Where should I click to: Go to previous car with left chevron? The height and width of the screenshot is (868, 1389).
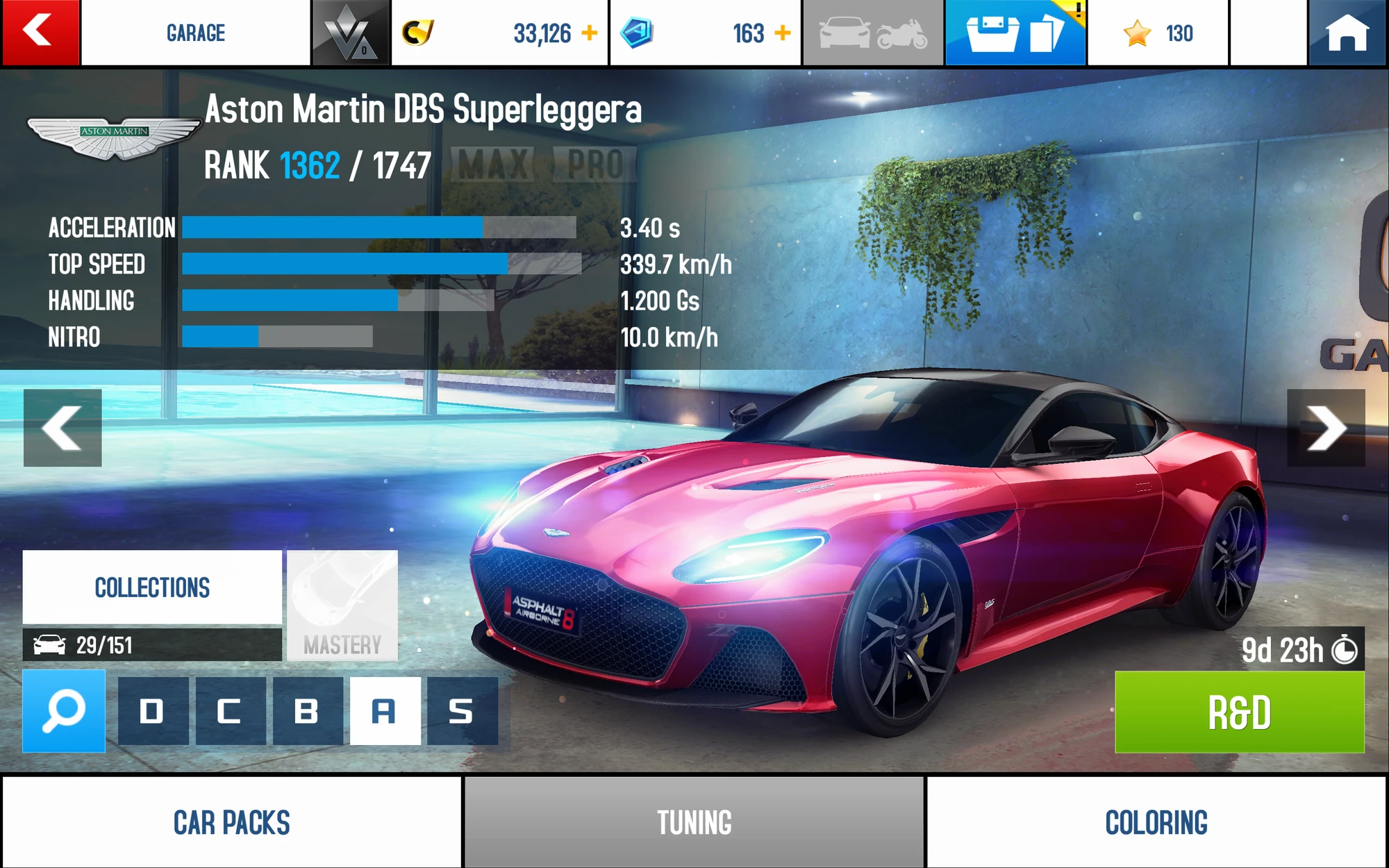point(63,428)
